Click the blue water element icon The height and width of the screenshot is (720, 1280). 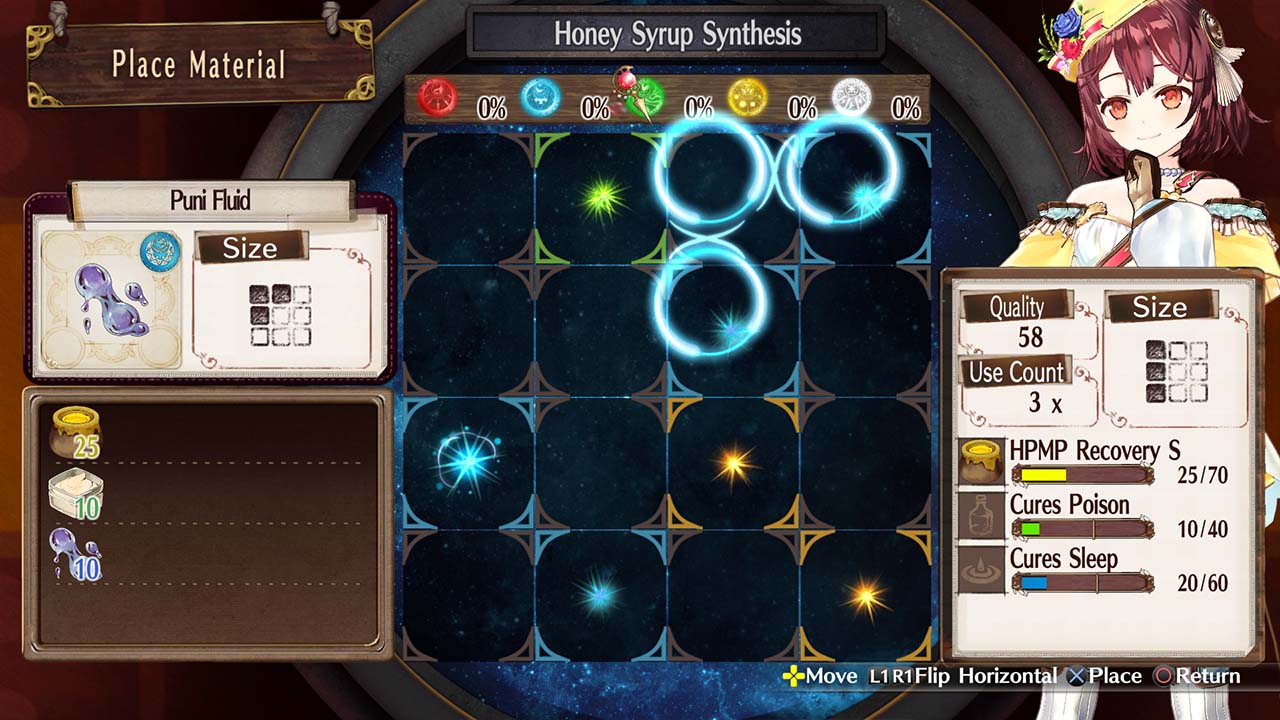(541, 98)
